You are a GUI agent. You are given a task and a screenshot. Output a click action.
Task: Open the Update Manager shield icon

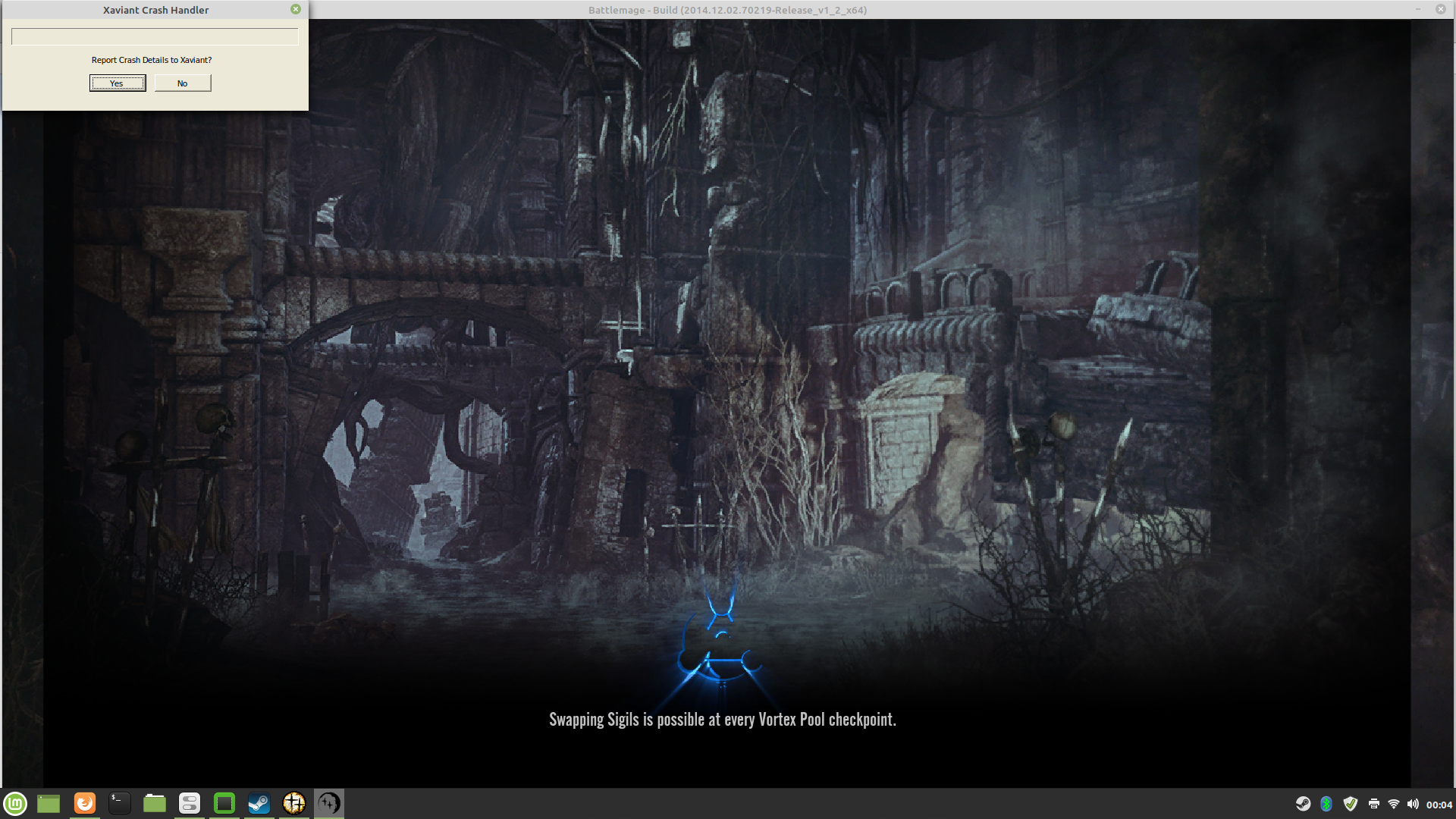(1350, 803)
